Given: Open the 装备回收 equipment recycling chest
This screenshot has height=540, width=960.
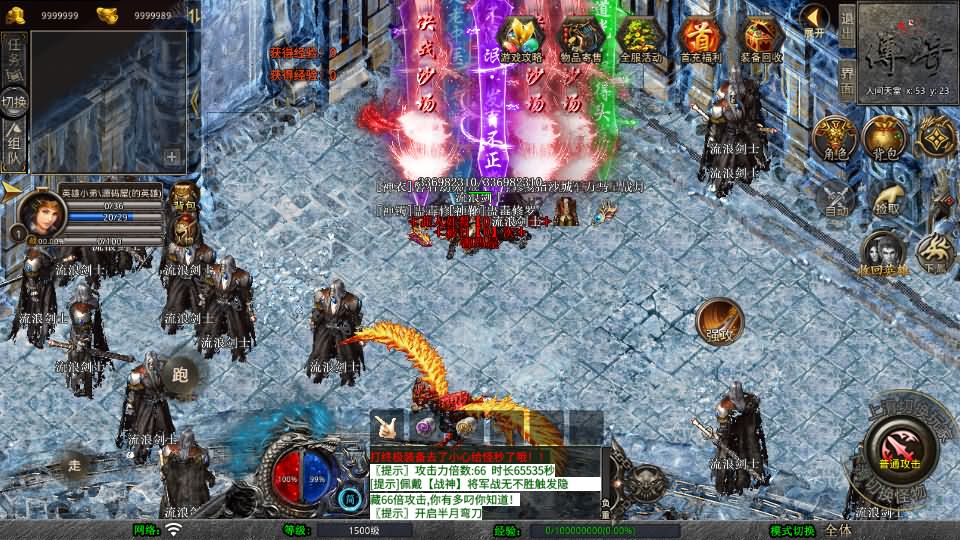Looking at the screenshot, I should [760, 39].
